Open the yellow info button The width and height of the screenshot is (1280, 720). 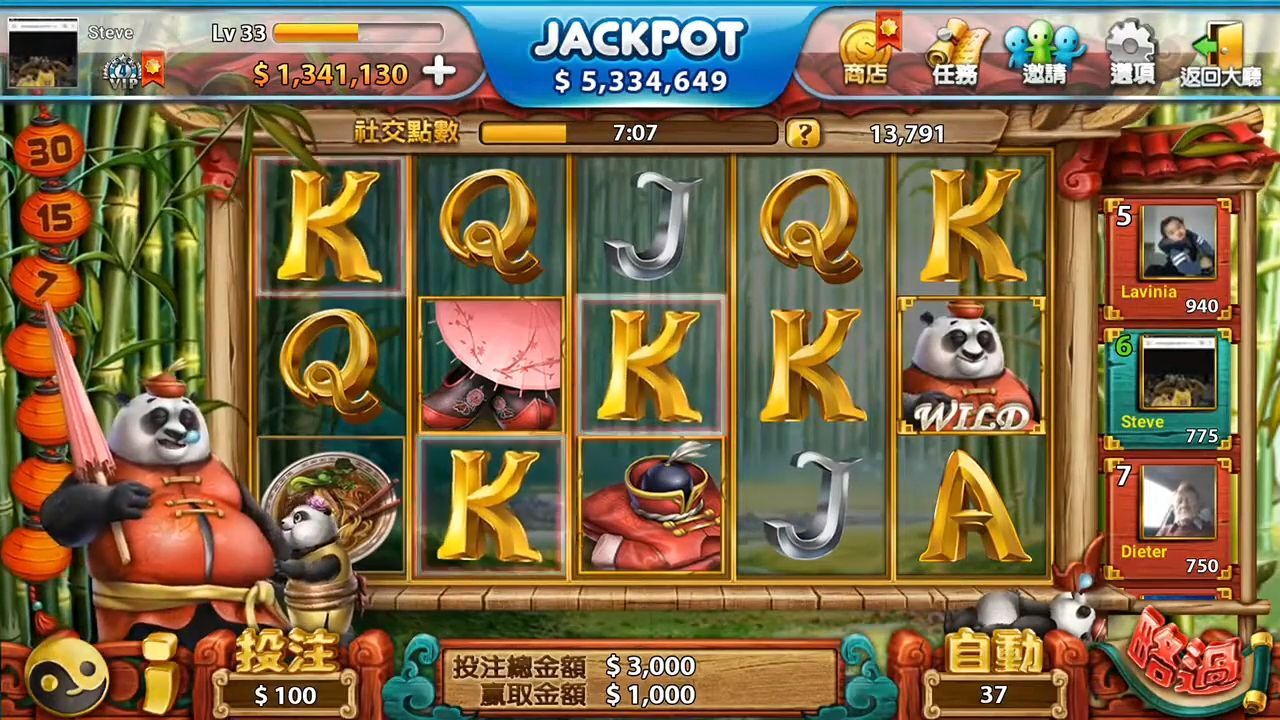(x=160, y=673)
